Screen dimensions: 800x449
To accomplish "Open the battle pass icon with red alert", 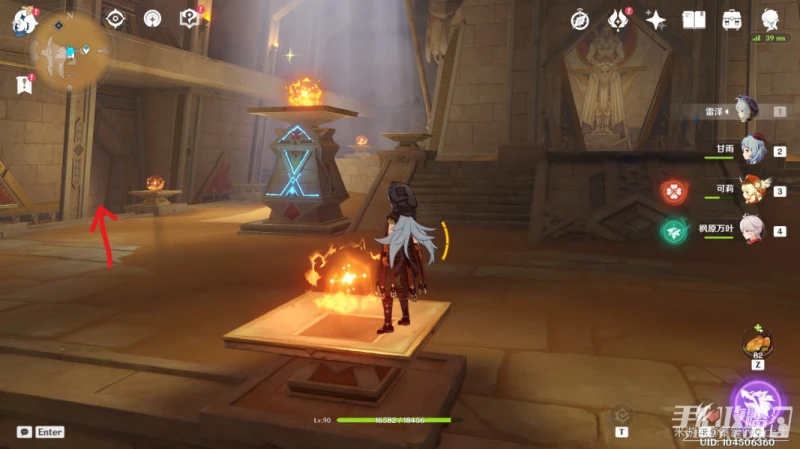I will (x=618, y=19).
